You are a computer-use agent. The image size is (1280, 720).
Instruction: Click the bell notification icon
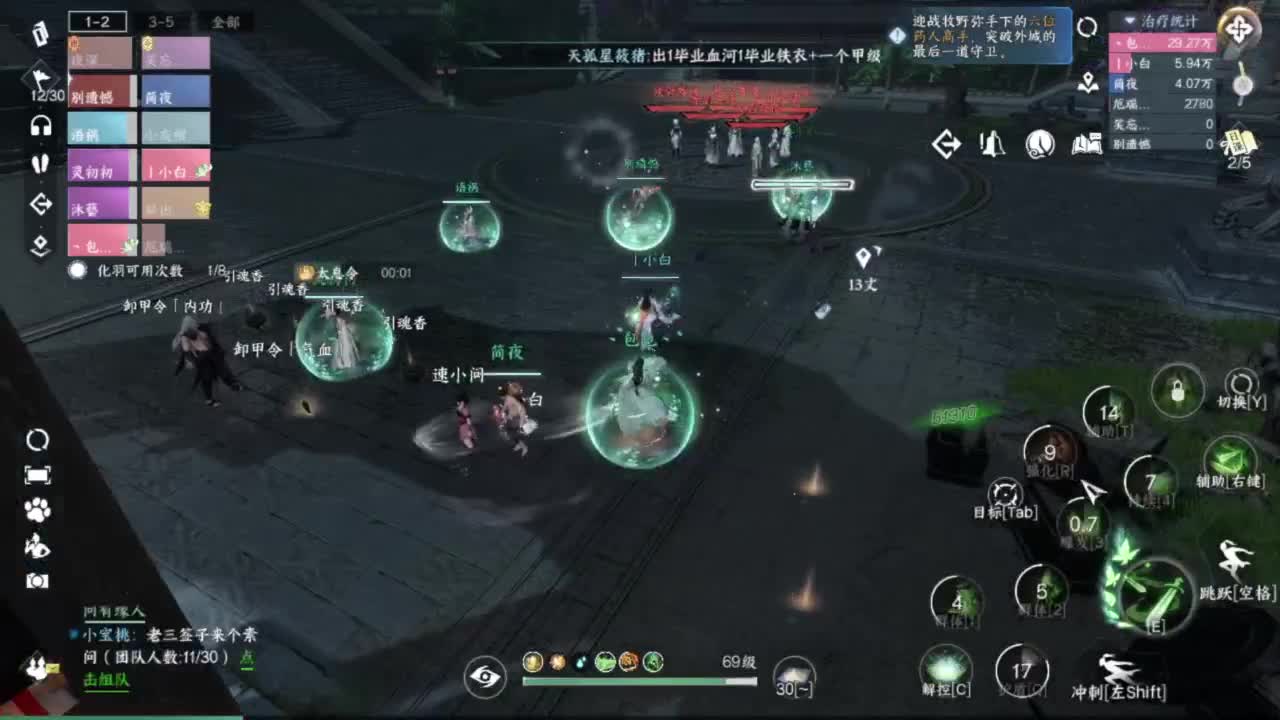[x=995, y=144]
